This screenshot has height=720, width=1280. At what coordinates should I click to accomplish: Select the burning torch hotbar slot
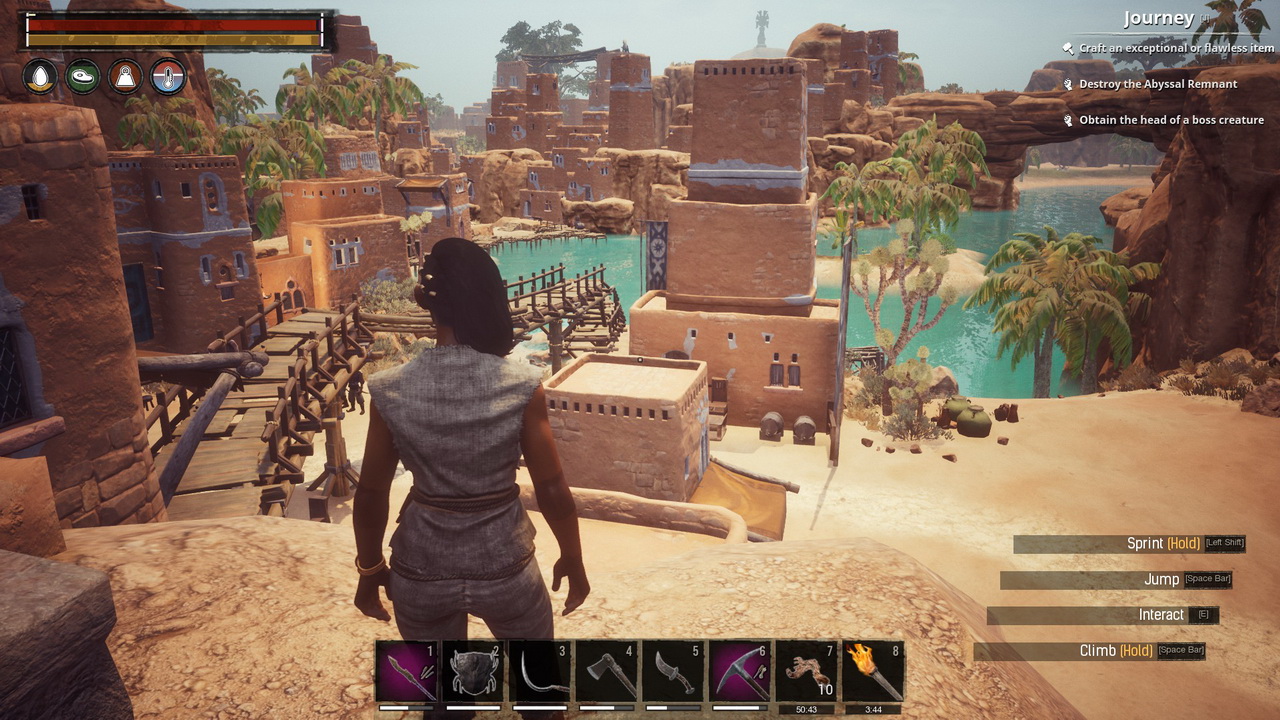tap(873, 671)
